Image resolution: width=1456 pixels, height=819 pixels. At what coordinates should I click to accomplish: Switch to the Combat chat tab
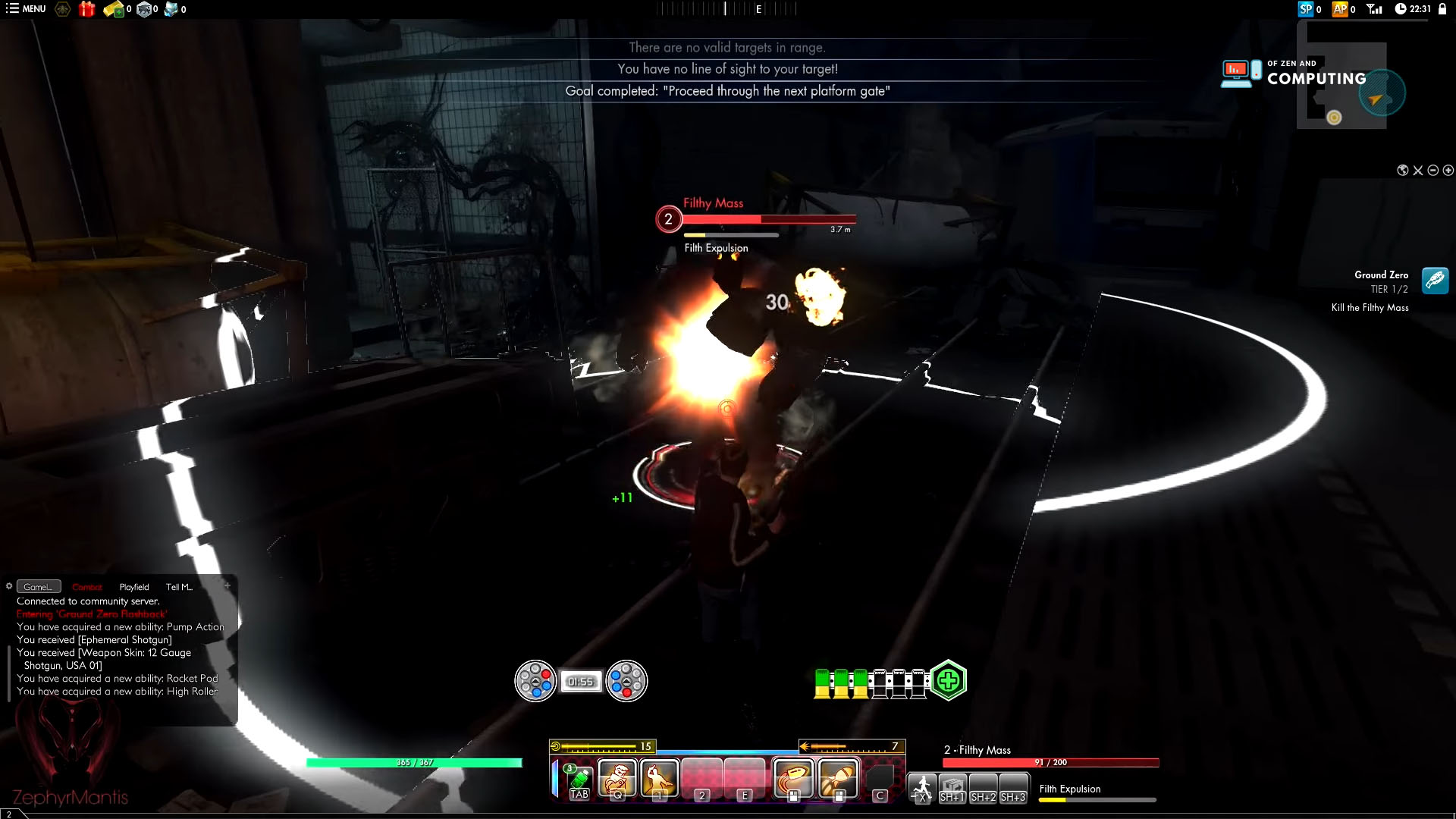point(86,586)
